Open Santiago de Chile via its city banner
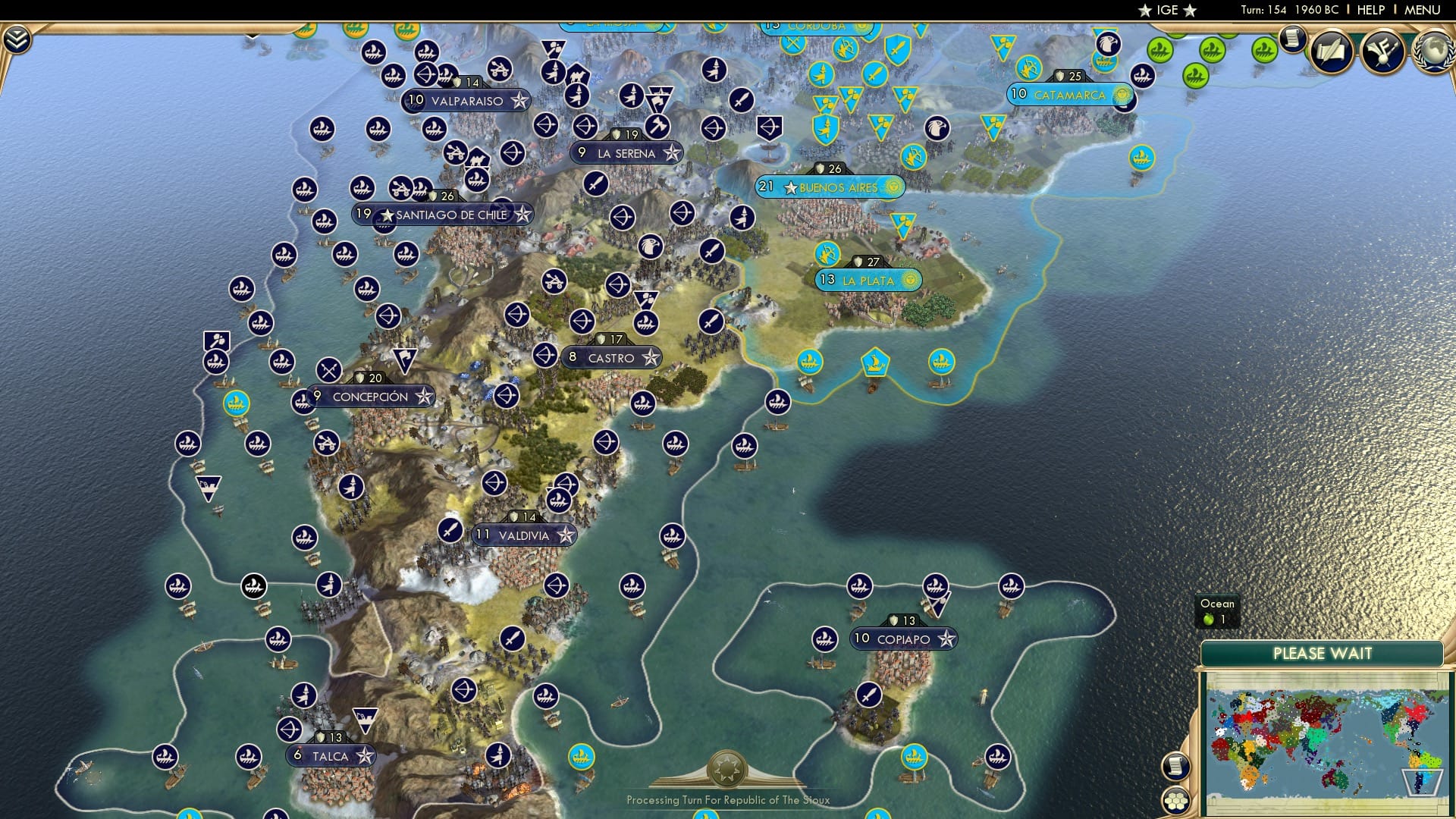Image resolution: width=1456 pixels, height=819 pixels. coord(443,214)
